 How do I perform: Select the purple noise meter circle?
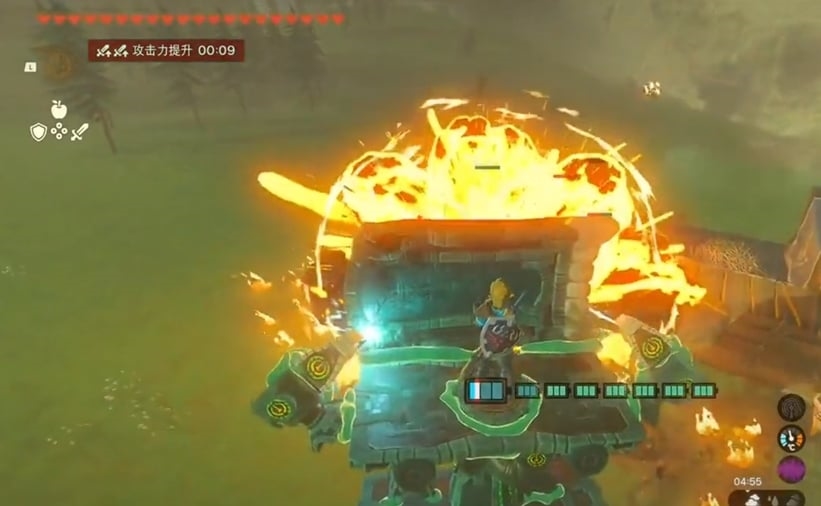[791, 469]
